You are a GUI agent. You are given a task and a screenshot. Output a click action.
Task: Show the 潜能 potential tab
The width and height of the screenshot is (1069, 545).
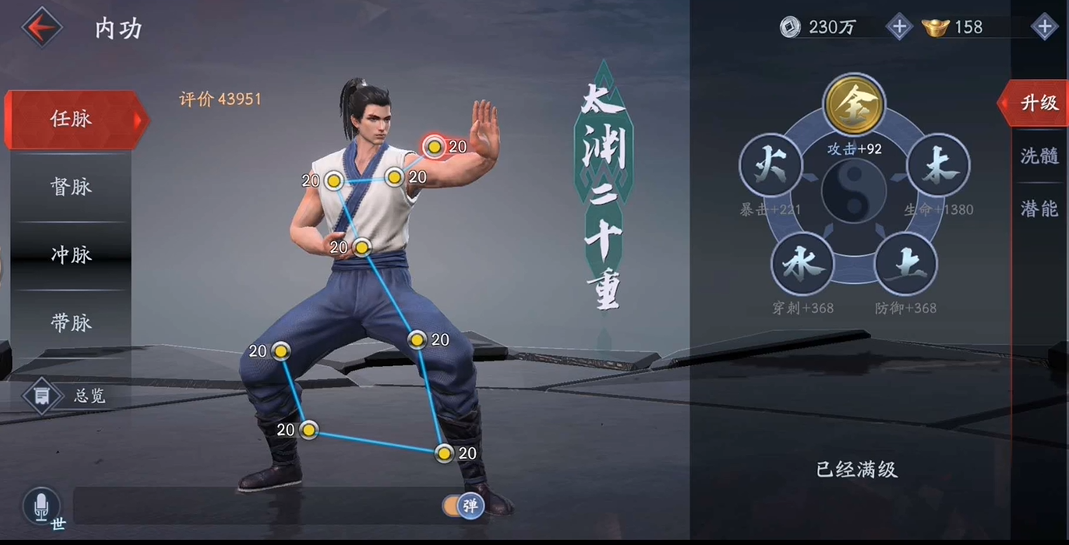tap(1038, 208)
